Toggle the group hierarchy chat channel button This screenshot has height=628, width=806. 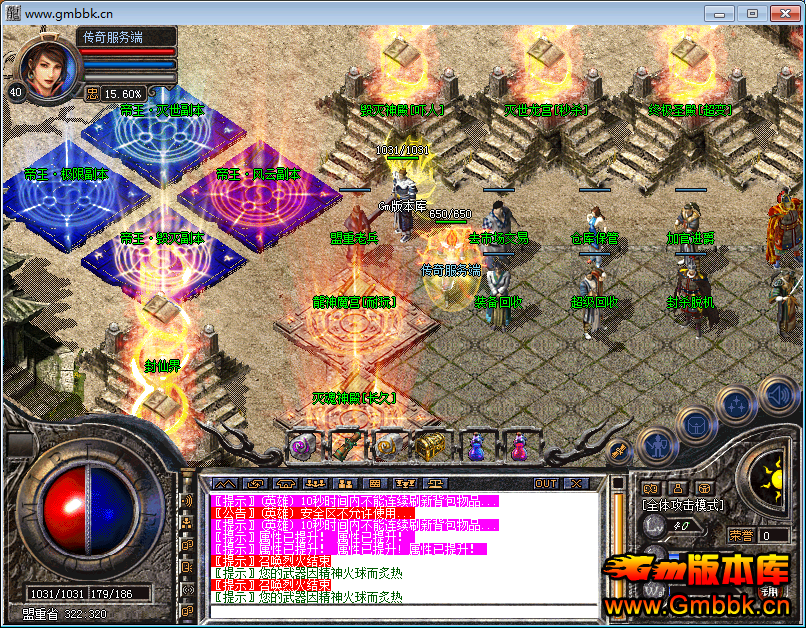pos(186,522)
